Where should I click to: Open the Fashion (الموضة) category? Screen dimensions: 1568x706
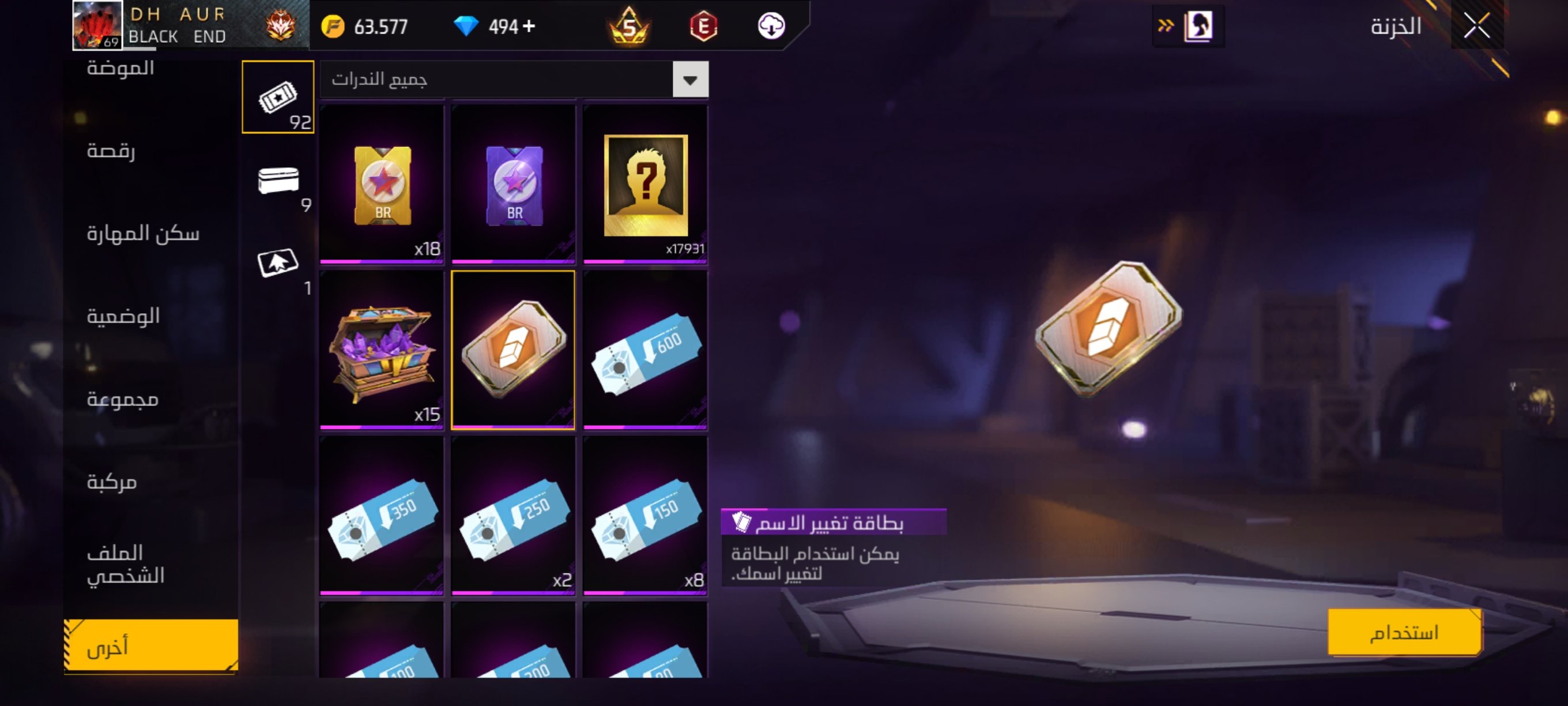point(120,68)
